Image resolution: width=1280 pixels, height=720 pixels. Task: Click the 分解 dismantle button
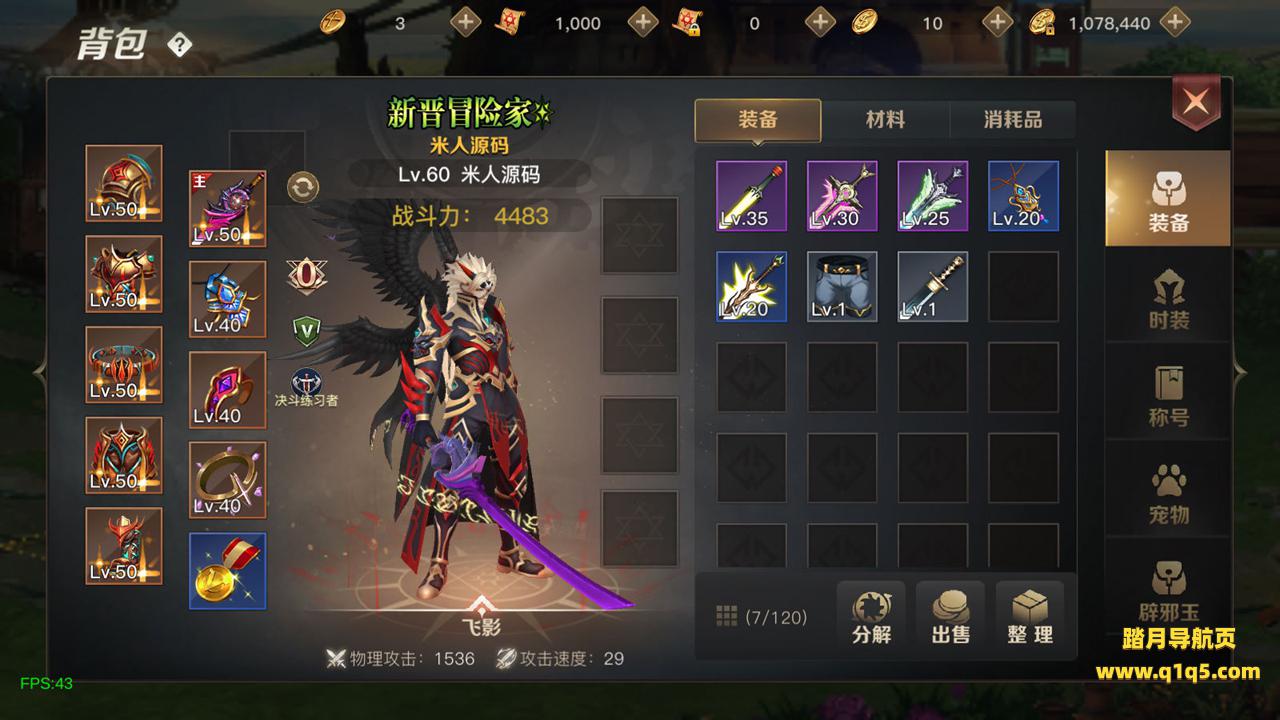(871, 616)
